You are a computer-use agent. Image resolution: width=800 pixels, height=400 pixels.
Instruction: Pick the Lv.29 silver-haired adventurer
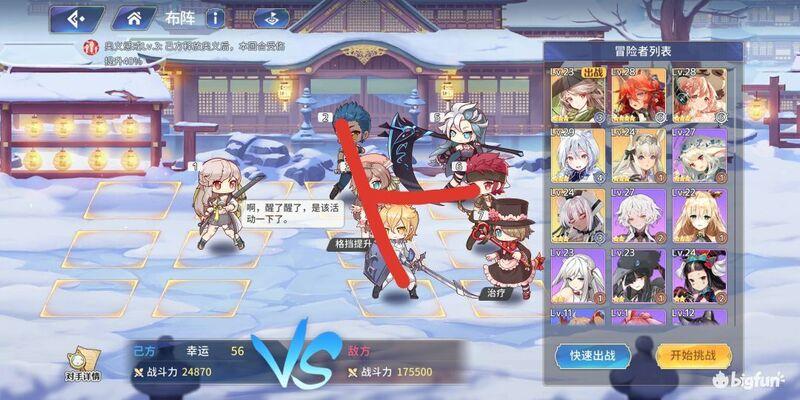[577, 155]
